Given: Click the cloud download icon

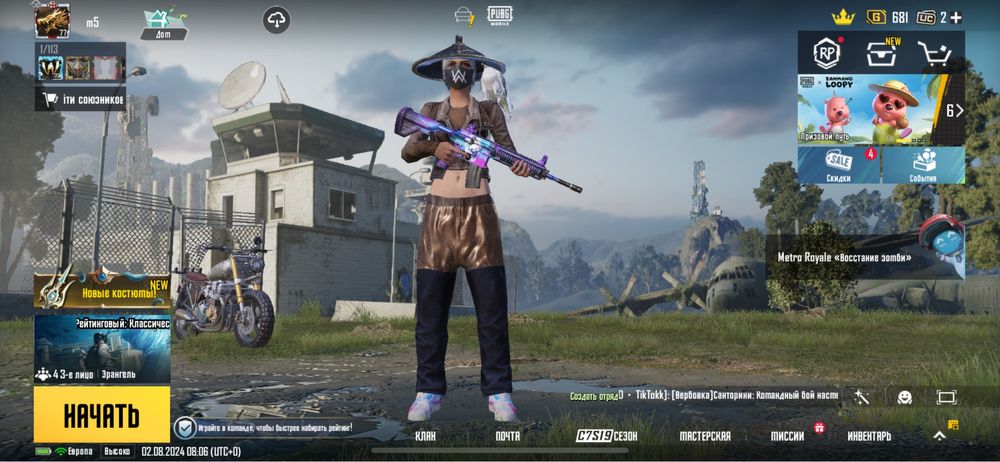Looking at the screenshot, I should (x=277, y=19).
